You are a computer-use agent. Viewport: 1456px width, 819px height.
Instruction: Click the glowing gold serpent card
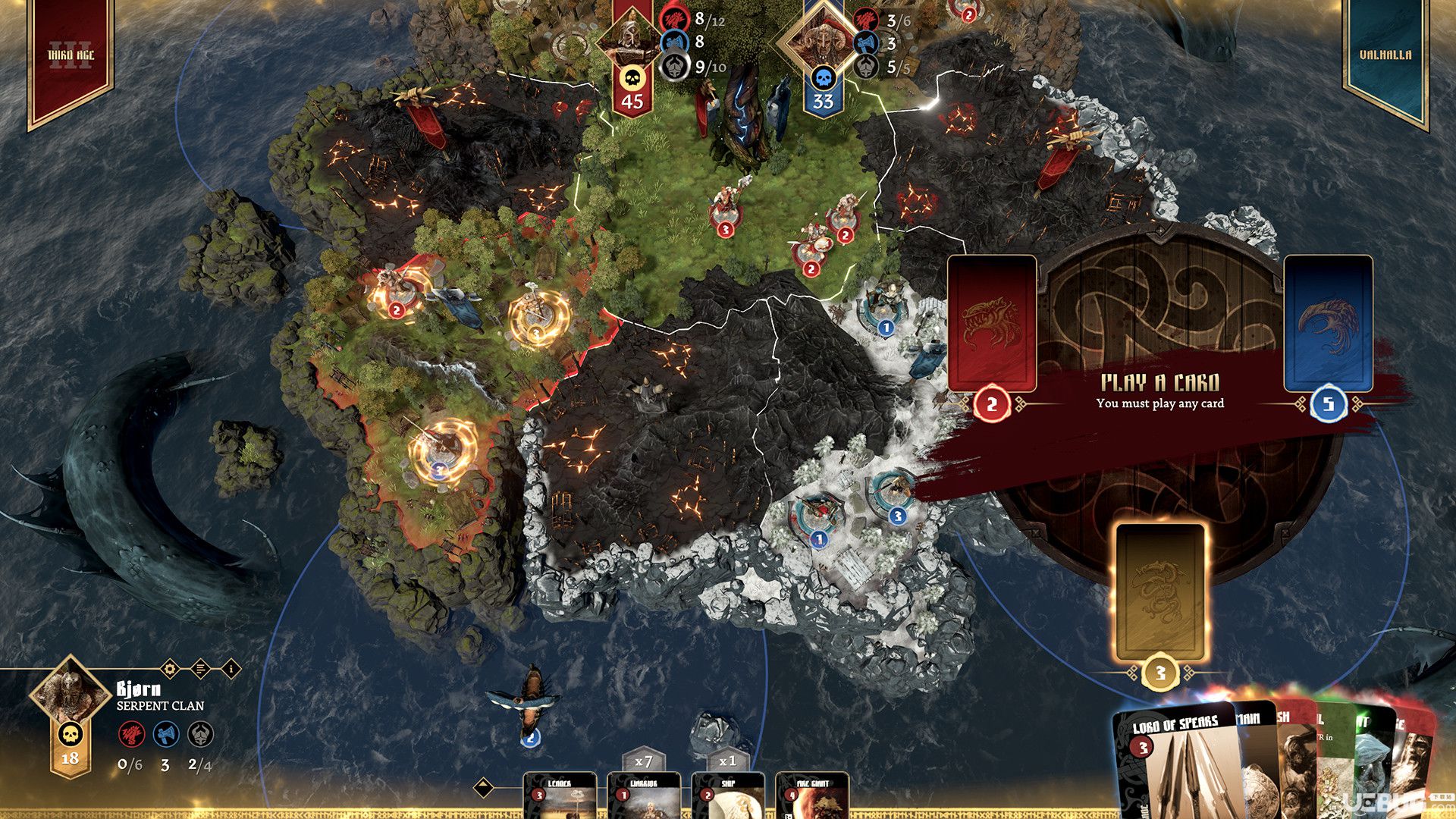click(1159, 591)
